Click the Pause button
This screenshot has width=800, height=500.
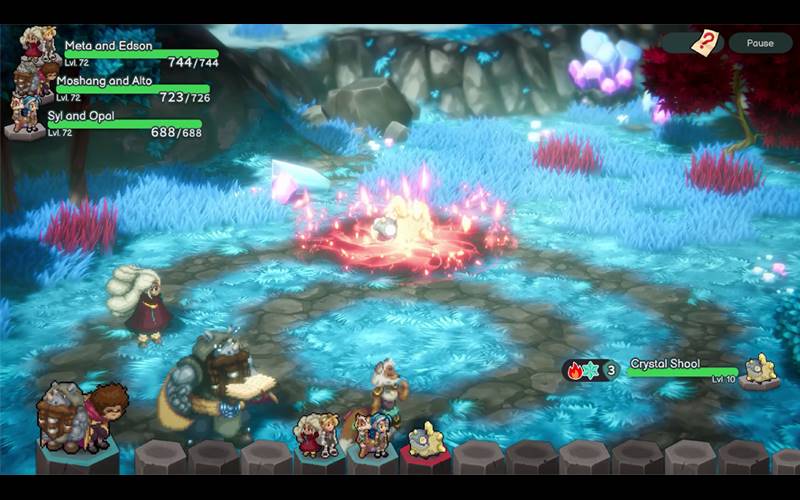coord(760,43)
